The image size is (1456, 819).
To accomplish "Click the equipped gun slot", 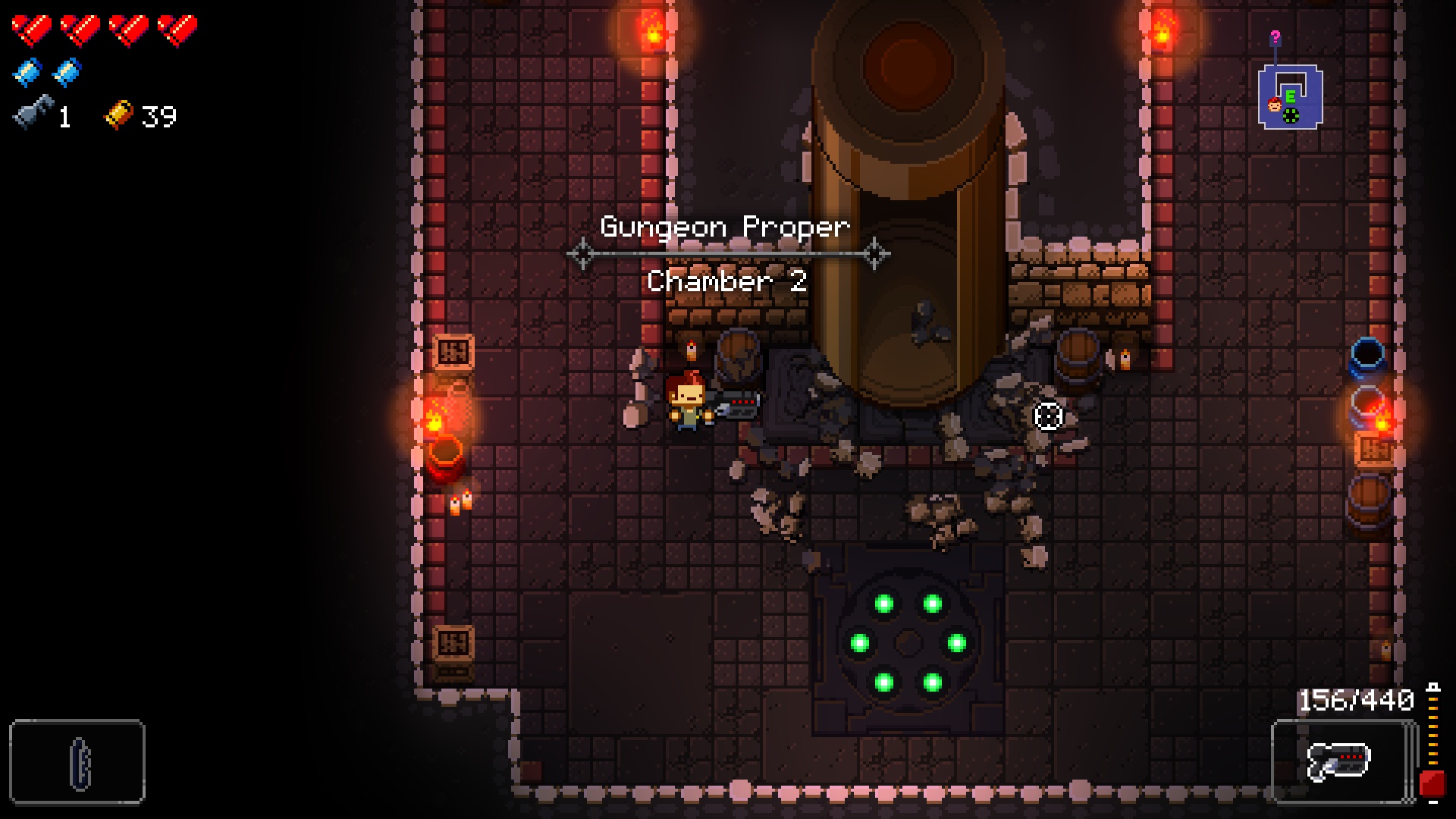I will coord(1341,761).
